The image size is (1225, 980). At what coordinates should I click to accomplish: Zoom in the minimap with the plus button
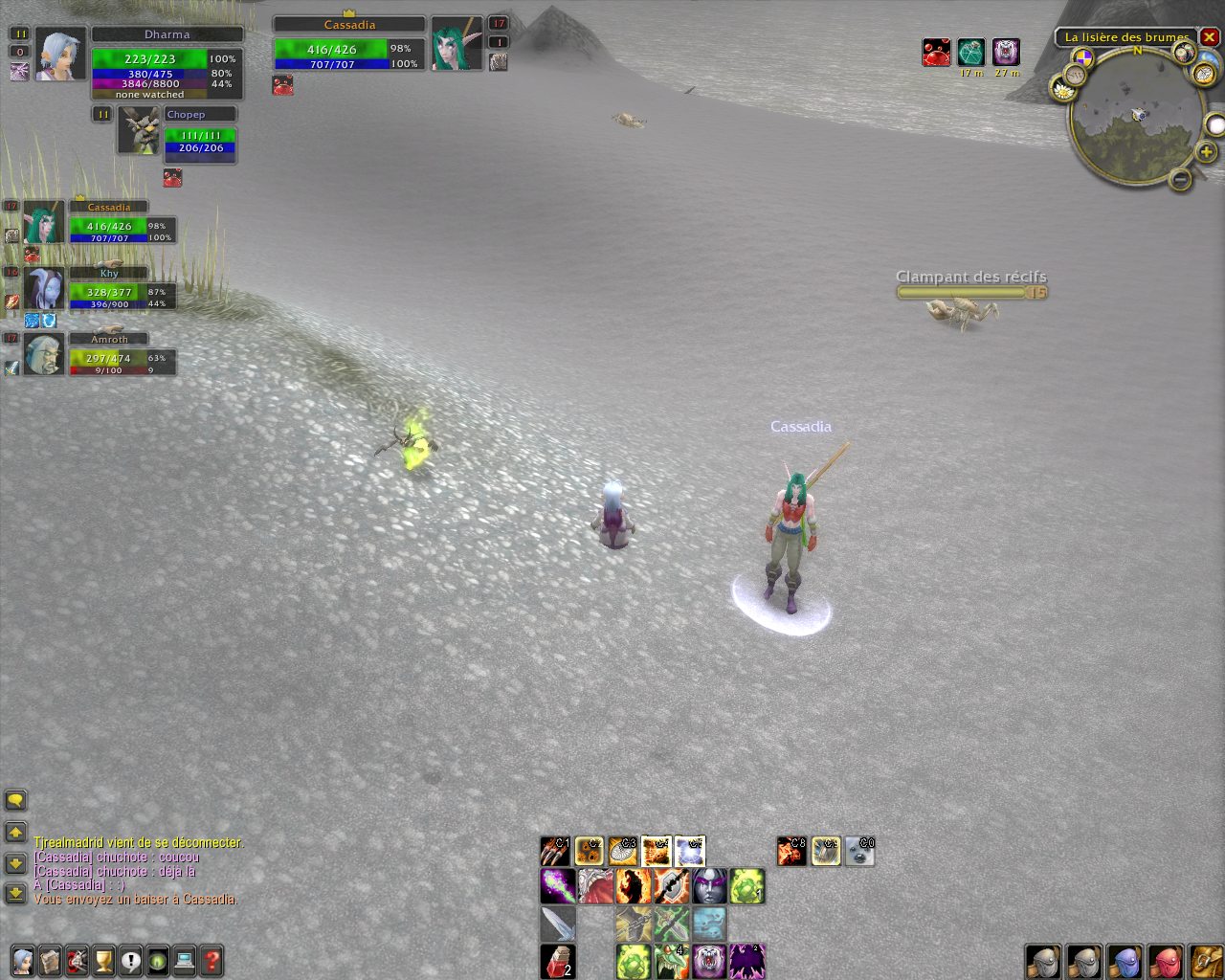1206,152
